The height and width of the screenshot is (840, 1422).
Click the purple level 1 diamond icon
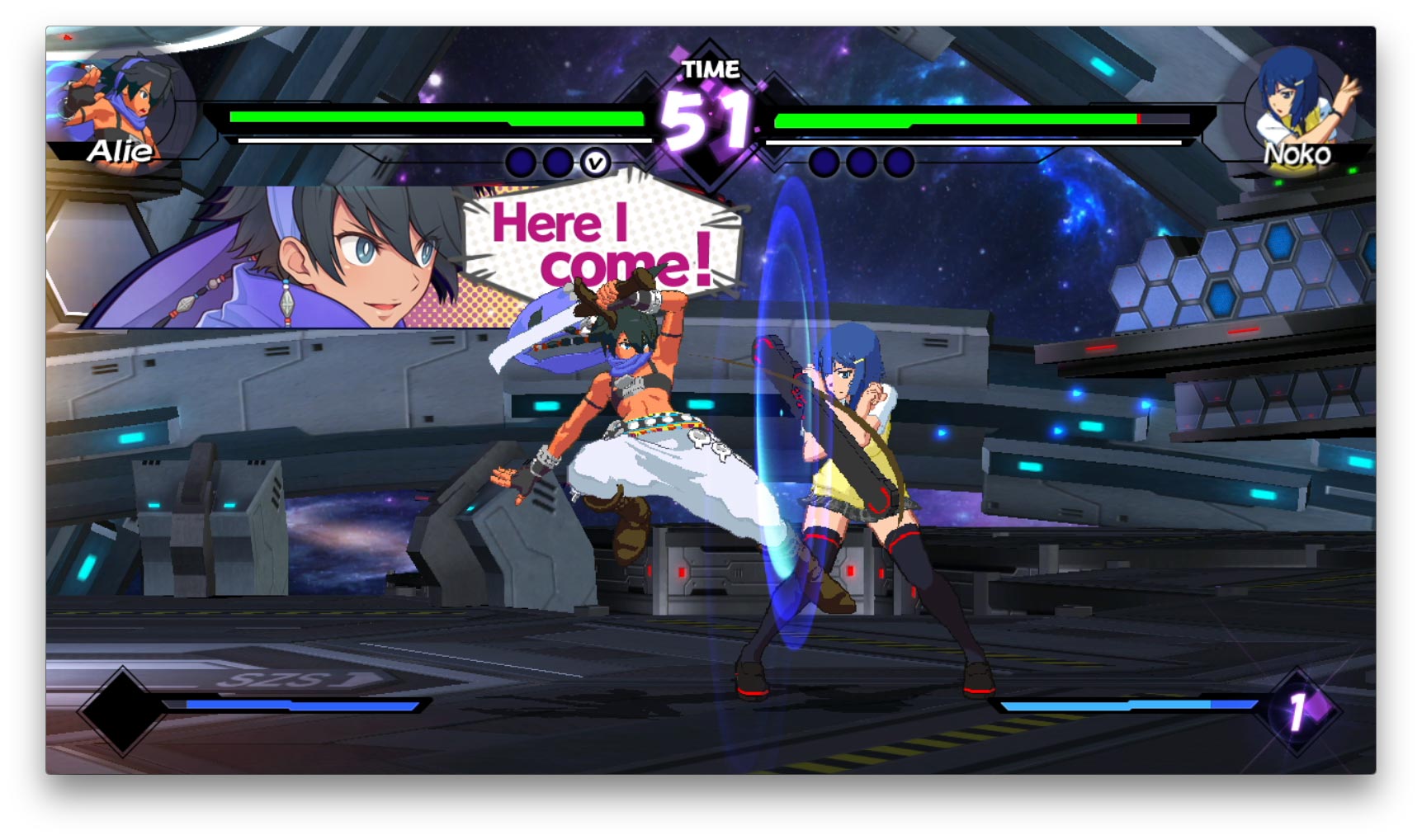(x=1304, y=710)
